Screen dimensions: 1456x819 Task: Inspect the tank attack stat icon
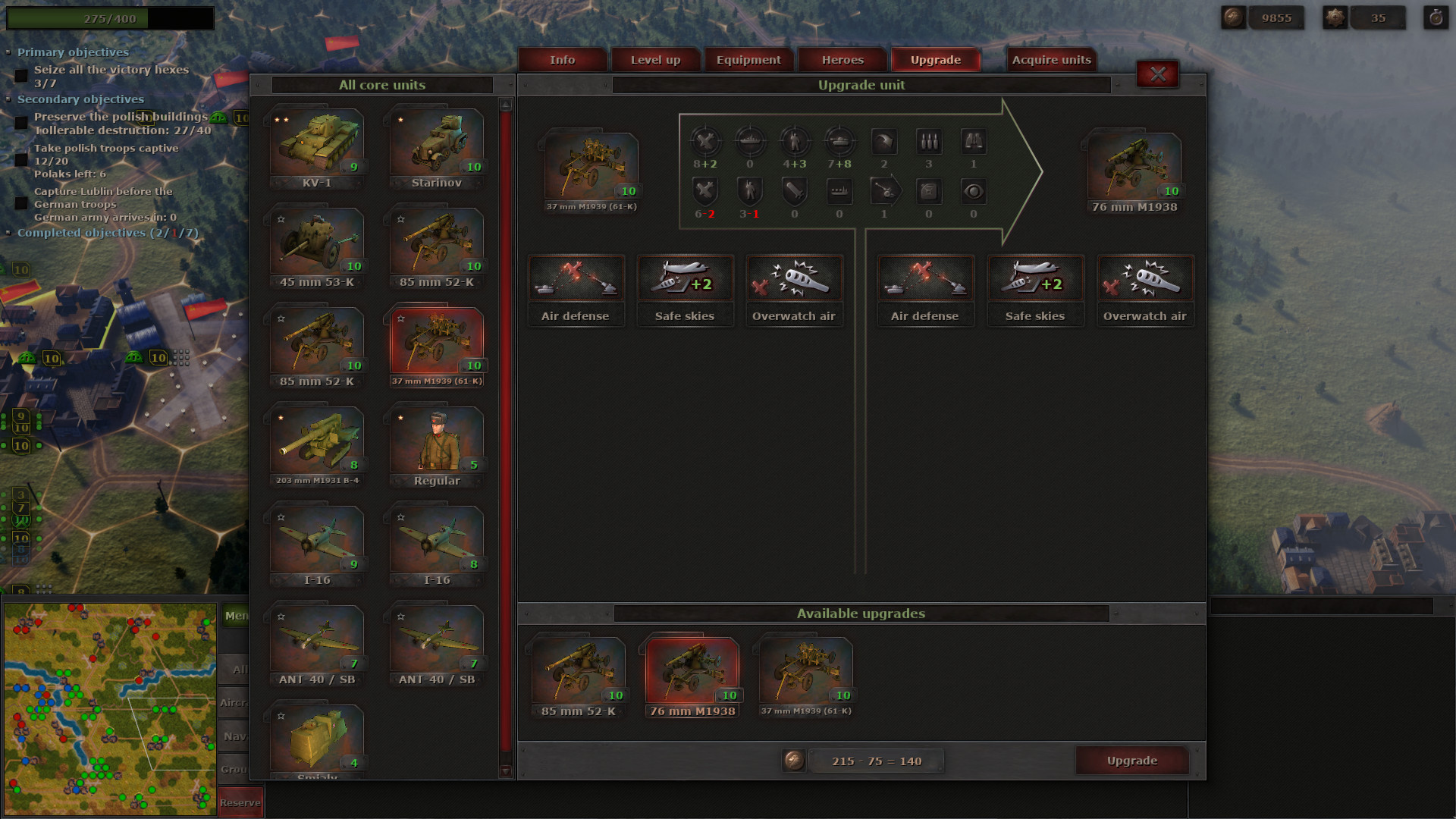[x=839, y=143]
